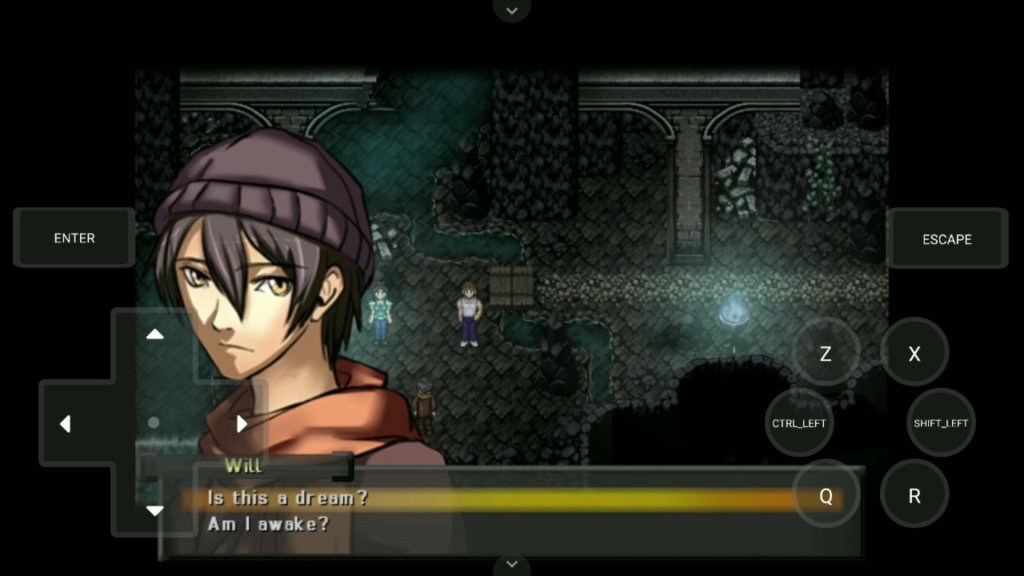The height and width of the screenshot is (576, 1024).
Task: Tap the SHIFT_LEFT round button
Action: [x=940, y=423]
